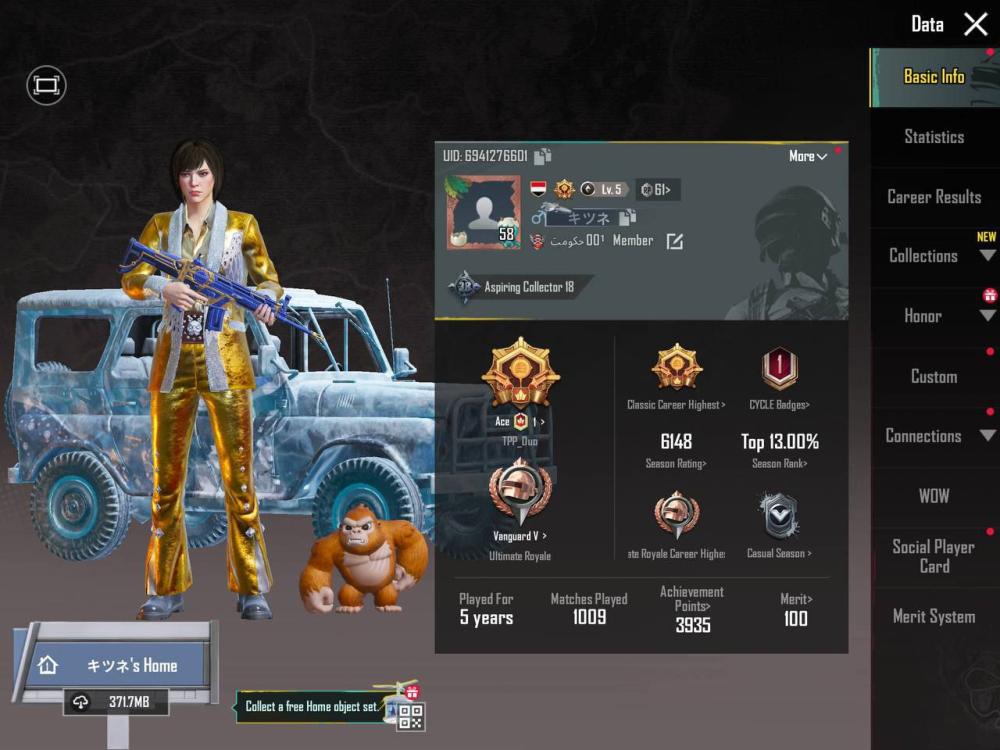
Task: Expand the Collections section
Action: tap(934, 256)
